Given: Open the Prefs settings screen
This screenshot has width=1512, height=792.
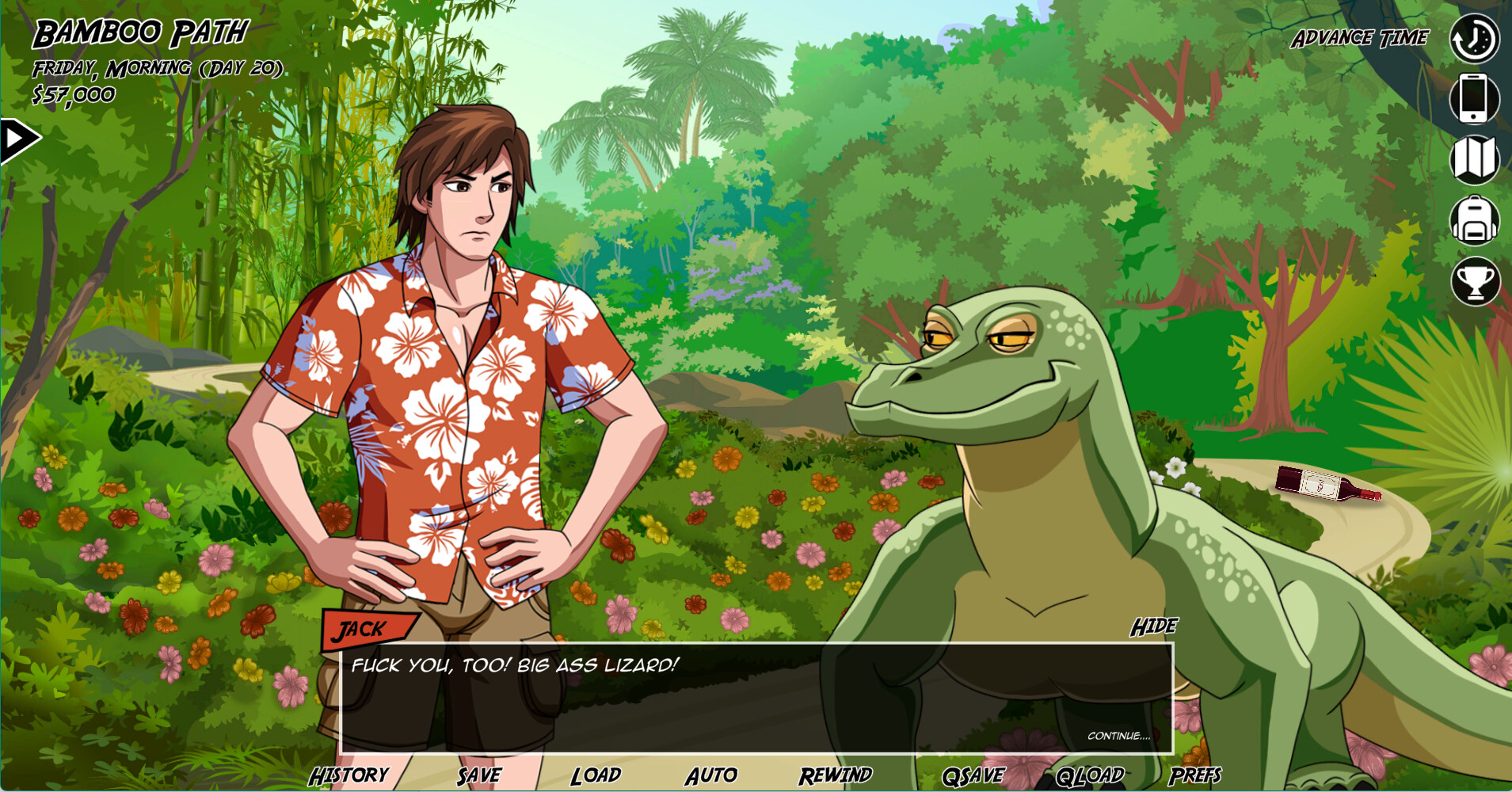Looking at the screenshot, I should (1198, 774).
